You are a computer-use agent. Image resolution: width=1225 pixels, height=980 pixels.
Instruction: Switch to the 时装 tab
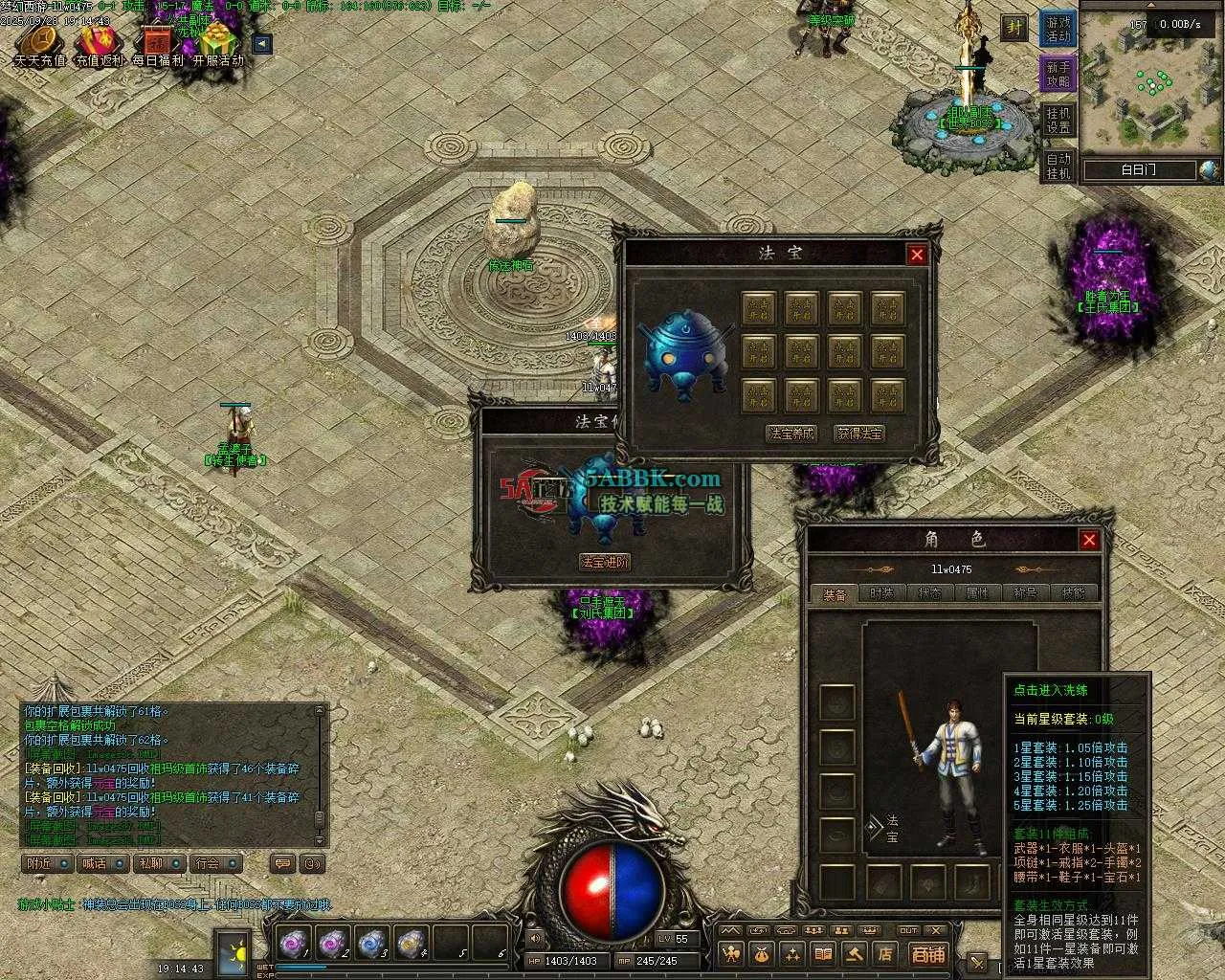pos(881,594)
